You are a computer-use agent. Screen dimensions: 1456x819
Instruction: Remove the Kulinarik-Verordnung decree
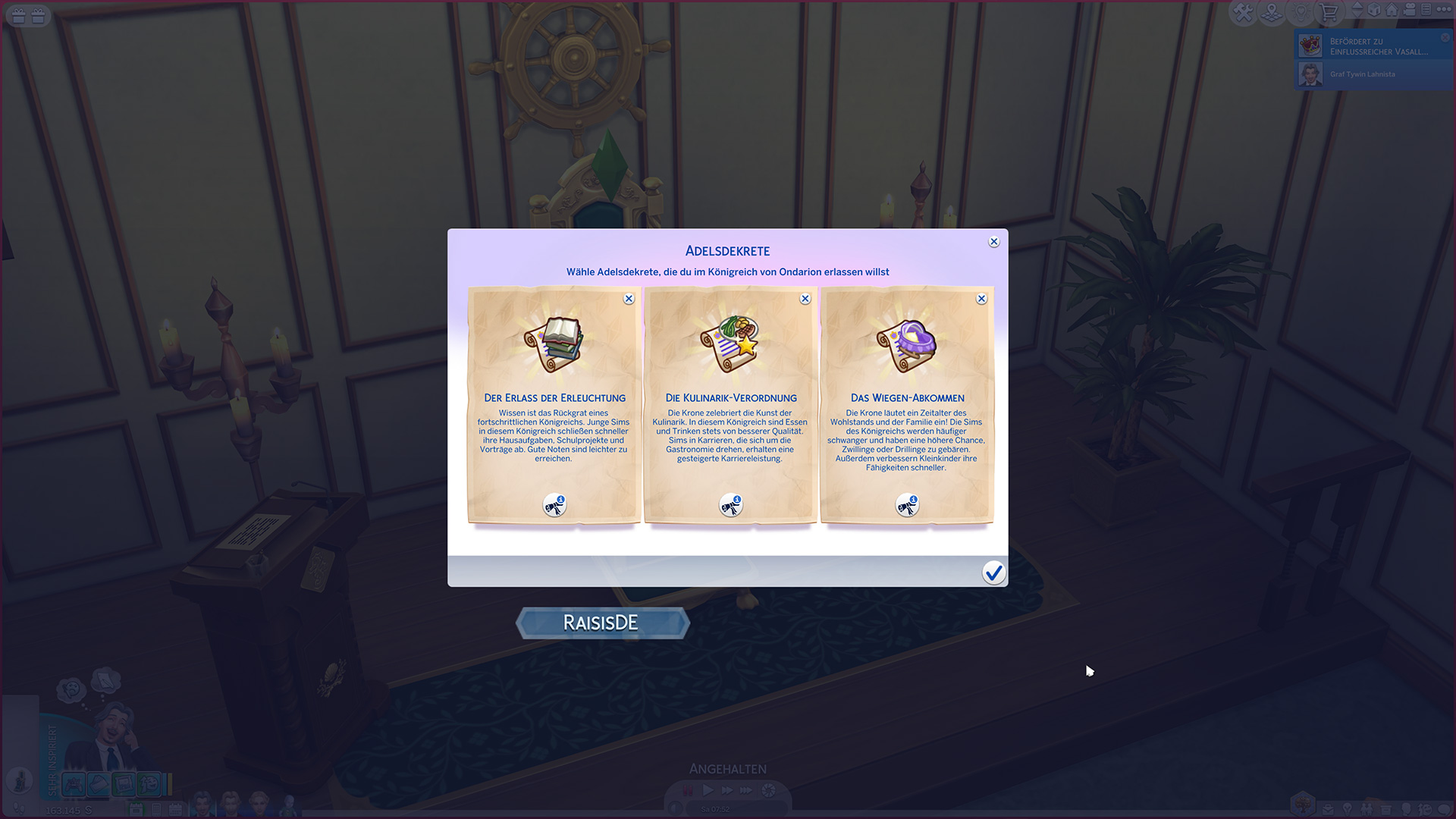(x=805, y=299)
